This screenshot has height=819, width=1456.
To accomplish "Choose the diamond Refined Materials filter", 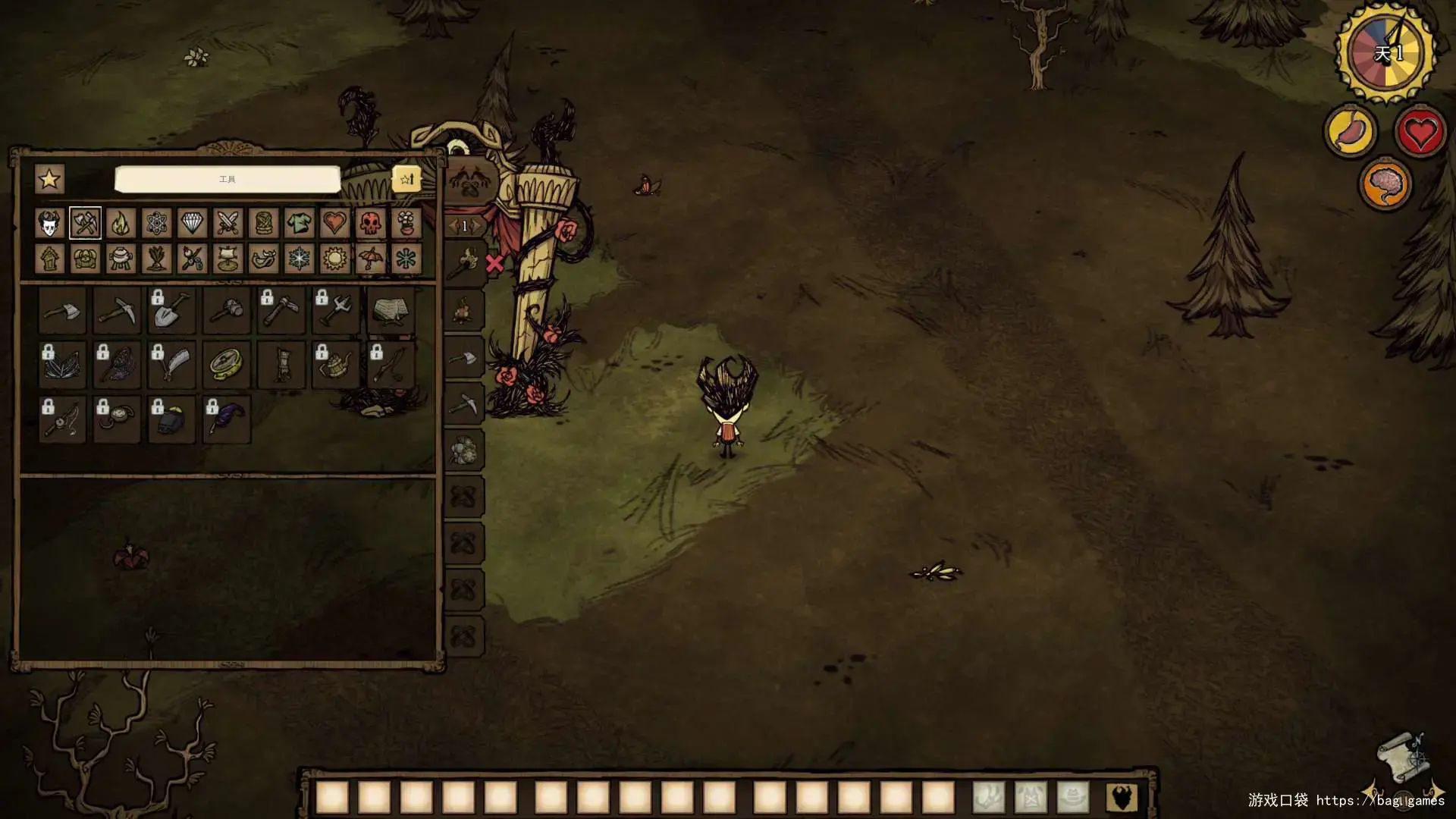I will 192,224.
